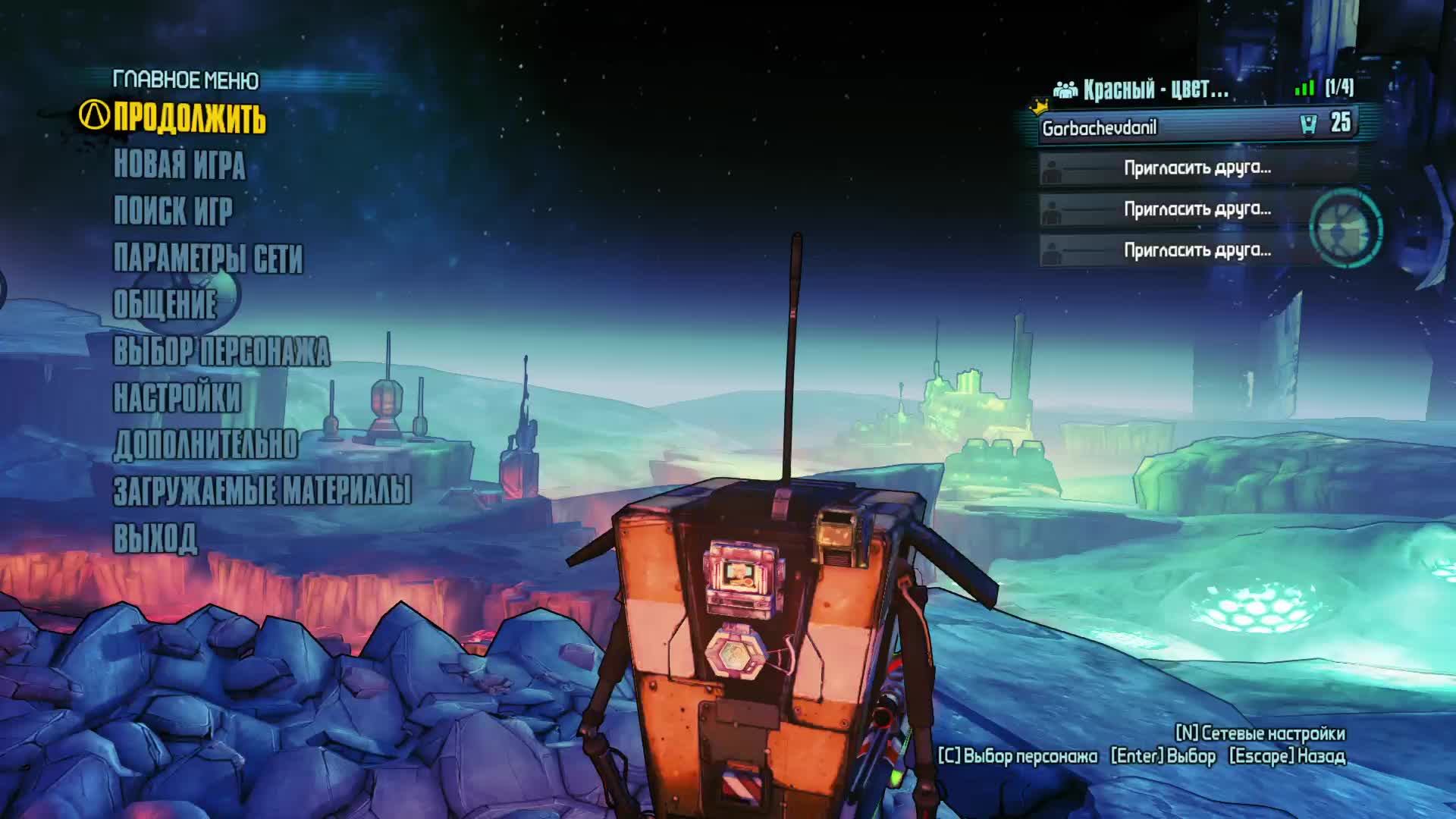Choose the Общение menu entry

165,304
